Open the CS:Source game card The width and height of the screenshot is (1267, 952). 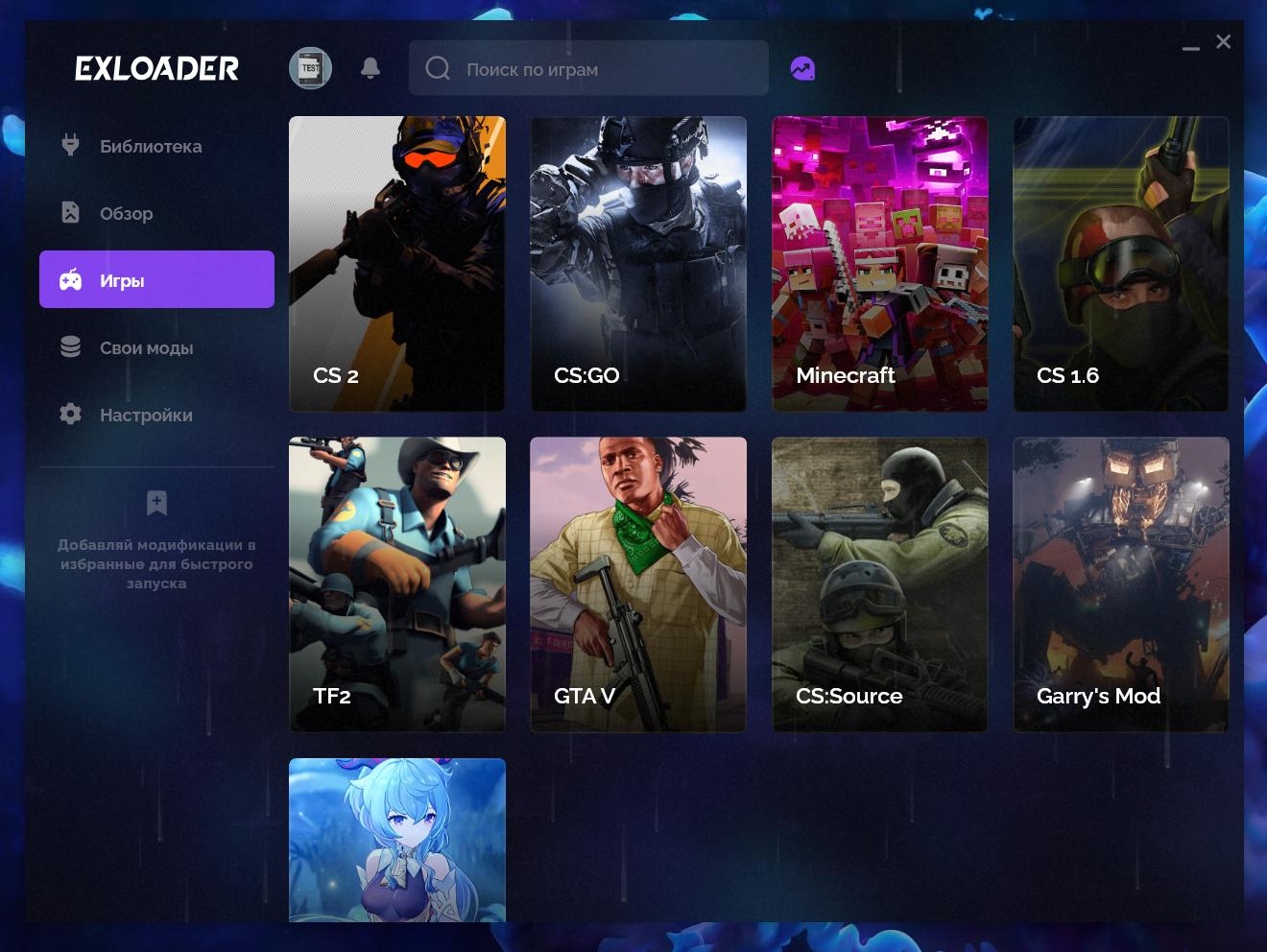(x=879, y=584)
